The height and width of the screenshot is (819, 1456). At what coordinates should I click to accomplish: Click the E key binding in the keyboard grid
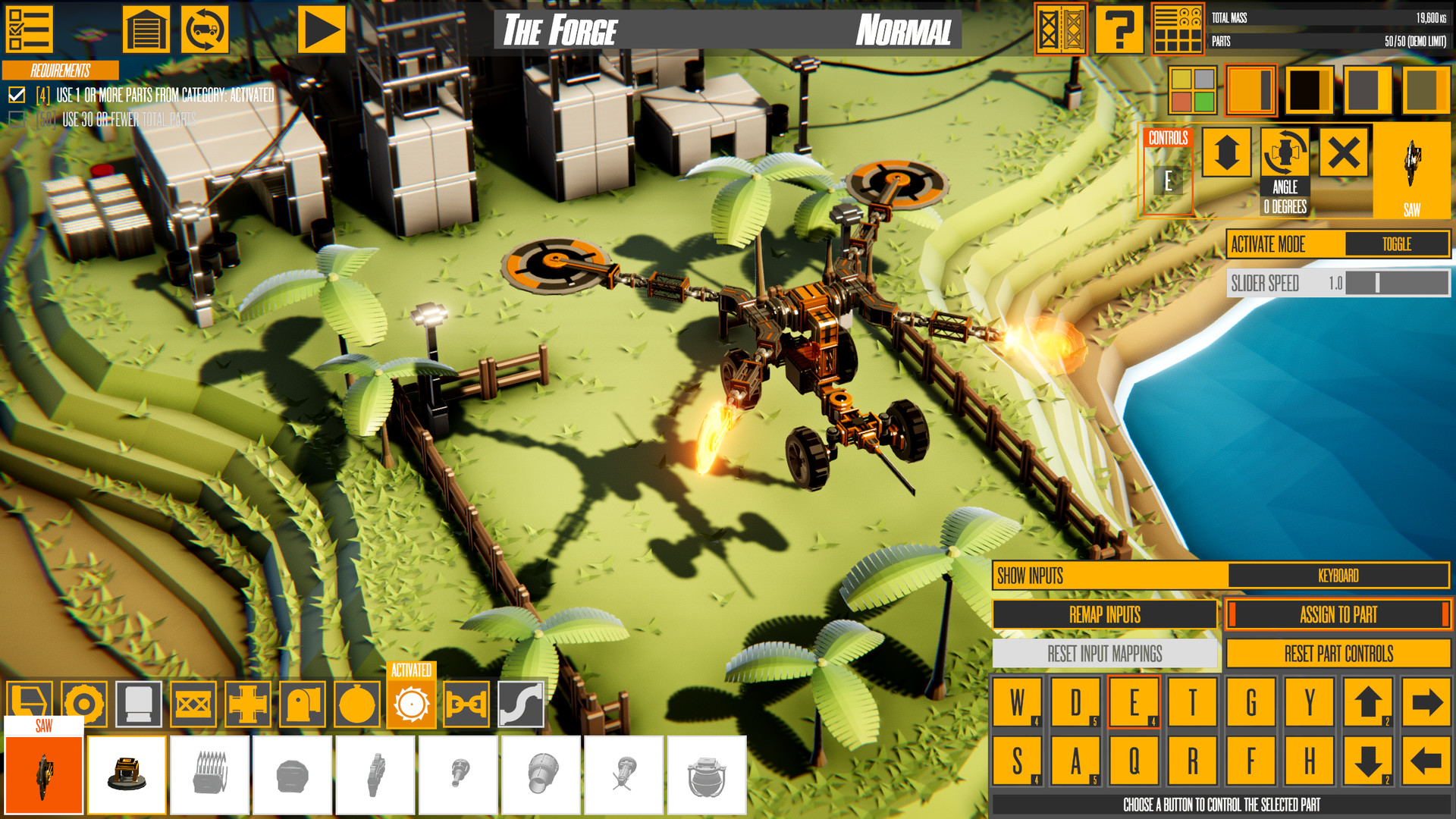[x=1133, y=701]
